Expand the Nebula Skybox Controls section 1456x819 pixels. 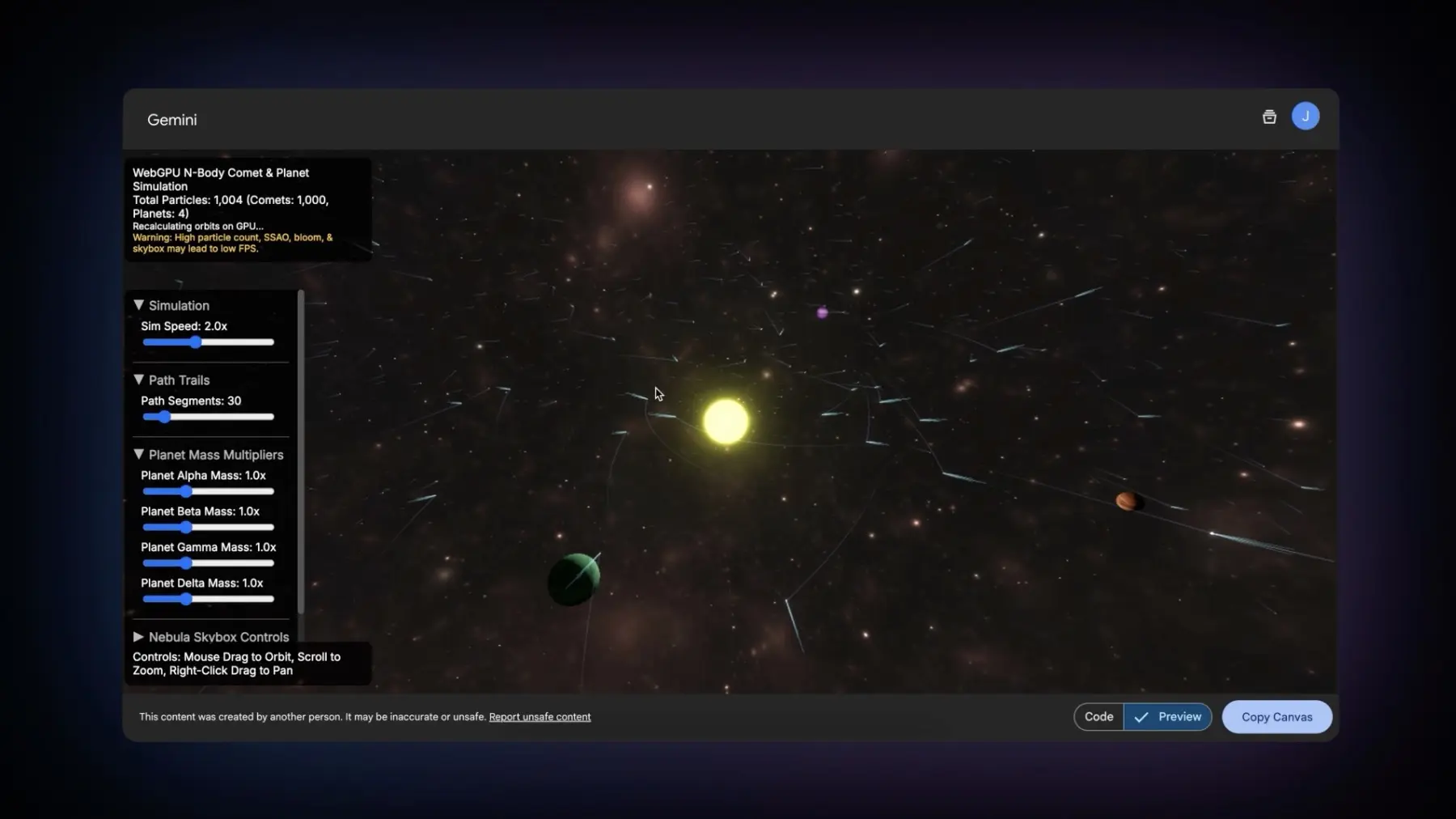[x=210, y=637]
